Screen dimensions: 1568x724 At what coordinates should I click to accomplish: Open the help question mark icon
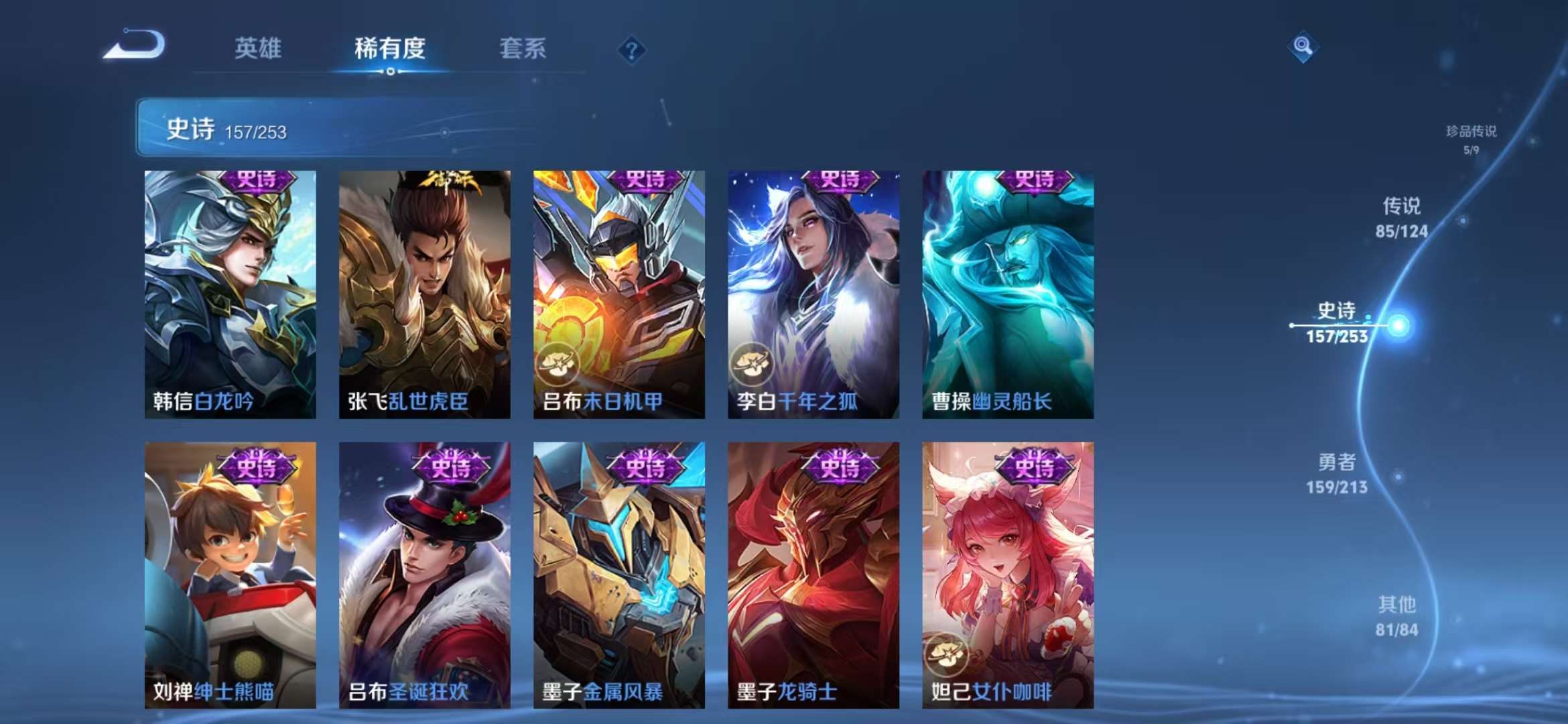tap(633, 50)
